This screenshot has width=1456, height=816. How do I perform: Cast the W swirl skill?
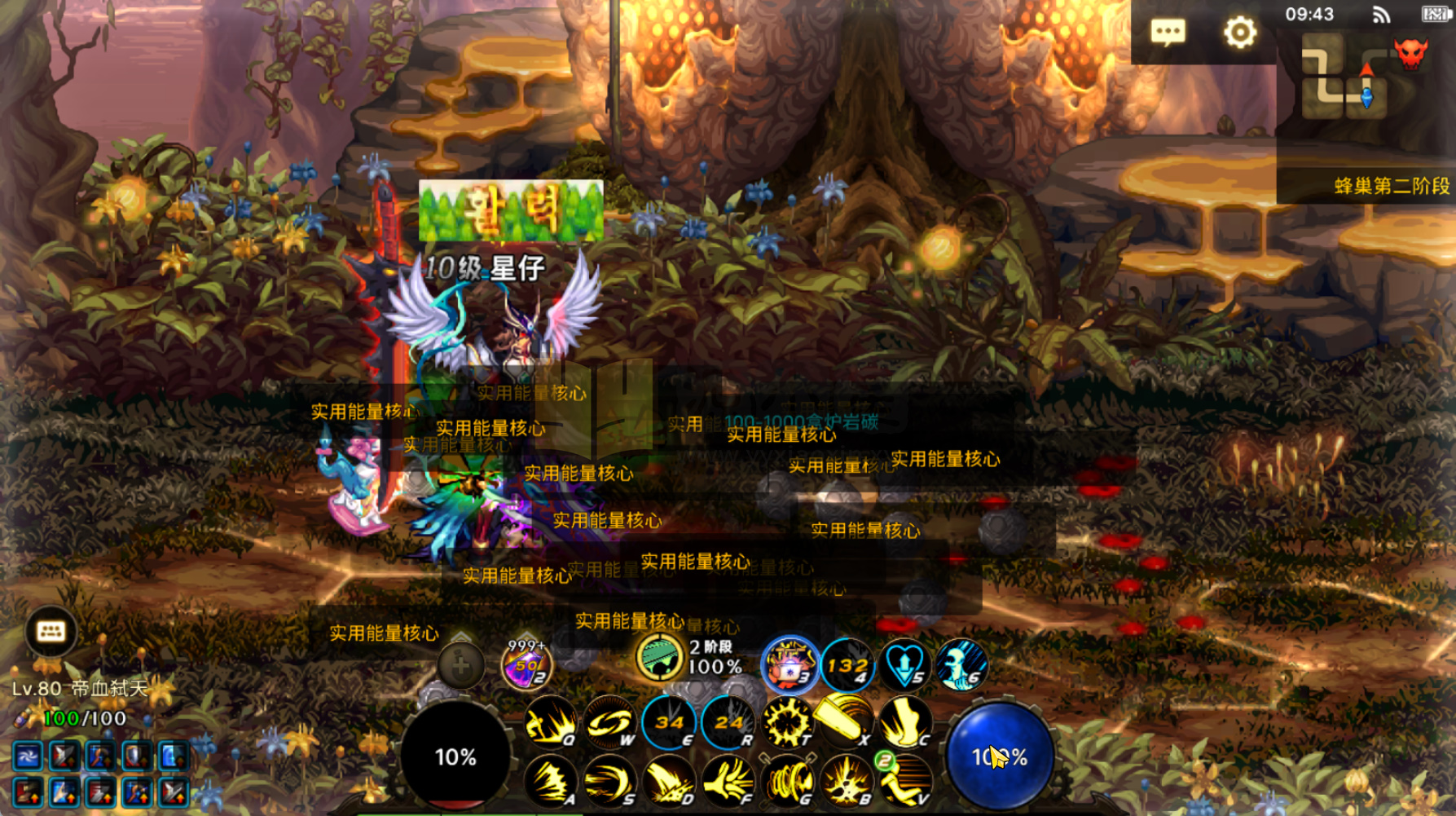609,722
